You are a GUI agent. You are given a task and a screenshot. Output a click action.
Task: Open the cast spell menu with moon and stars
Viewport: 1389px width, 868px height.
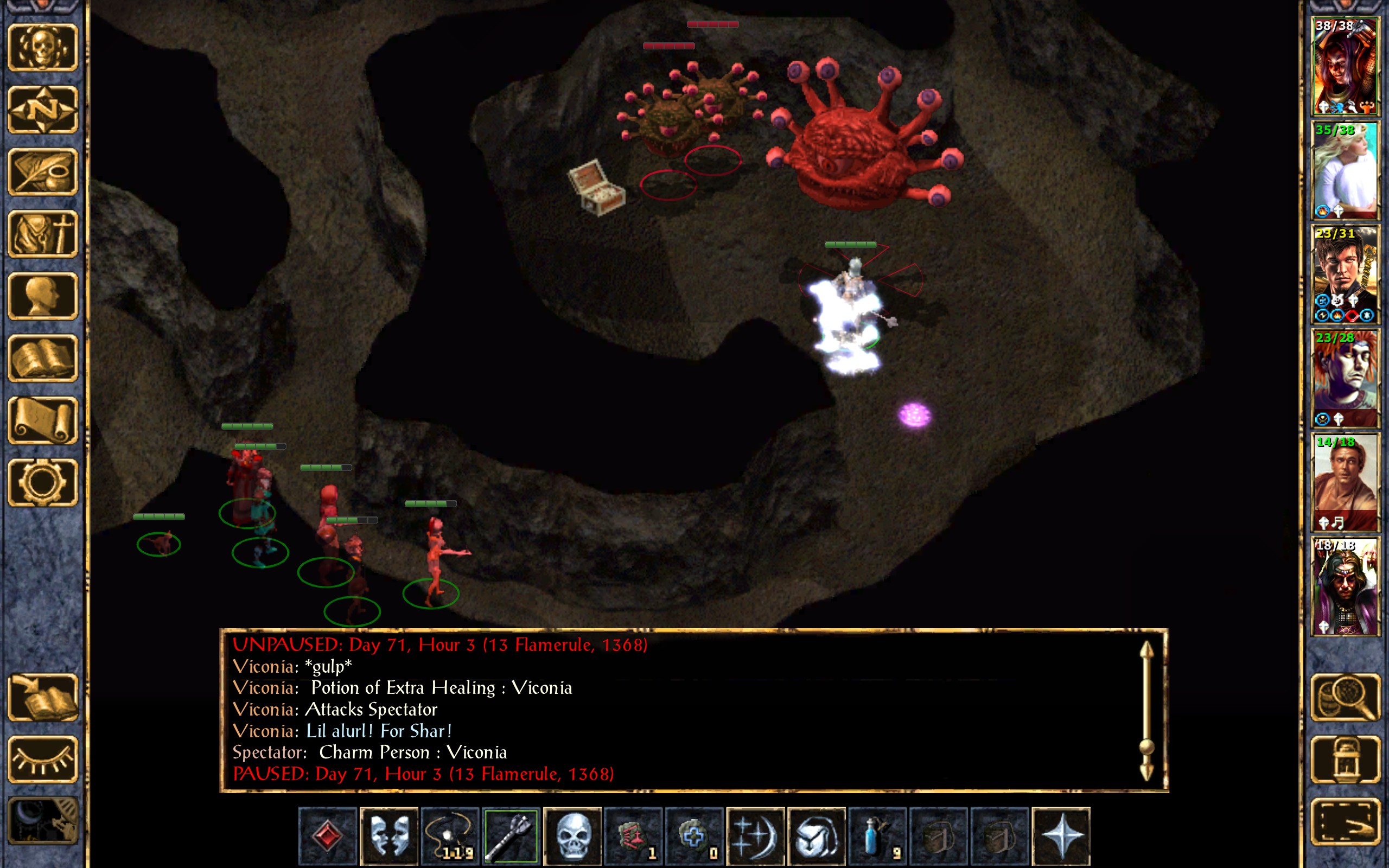tap(755, 836)
